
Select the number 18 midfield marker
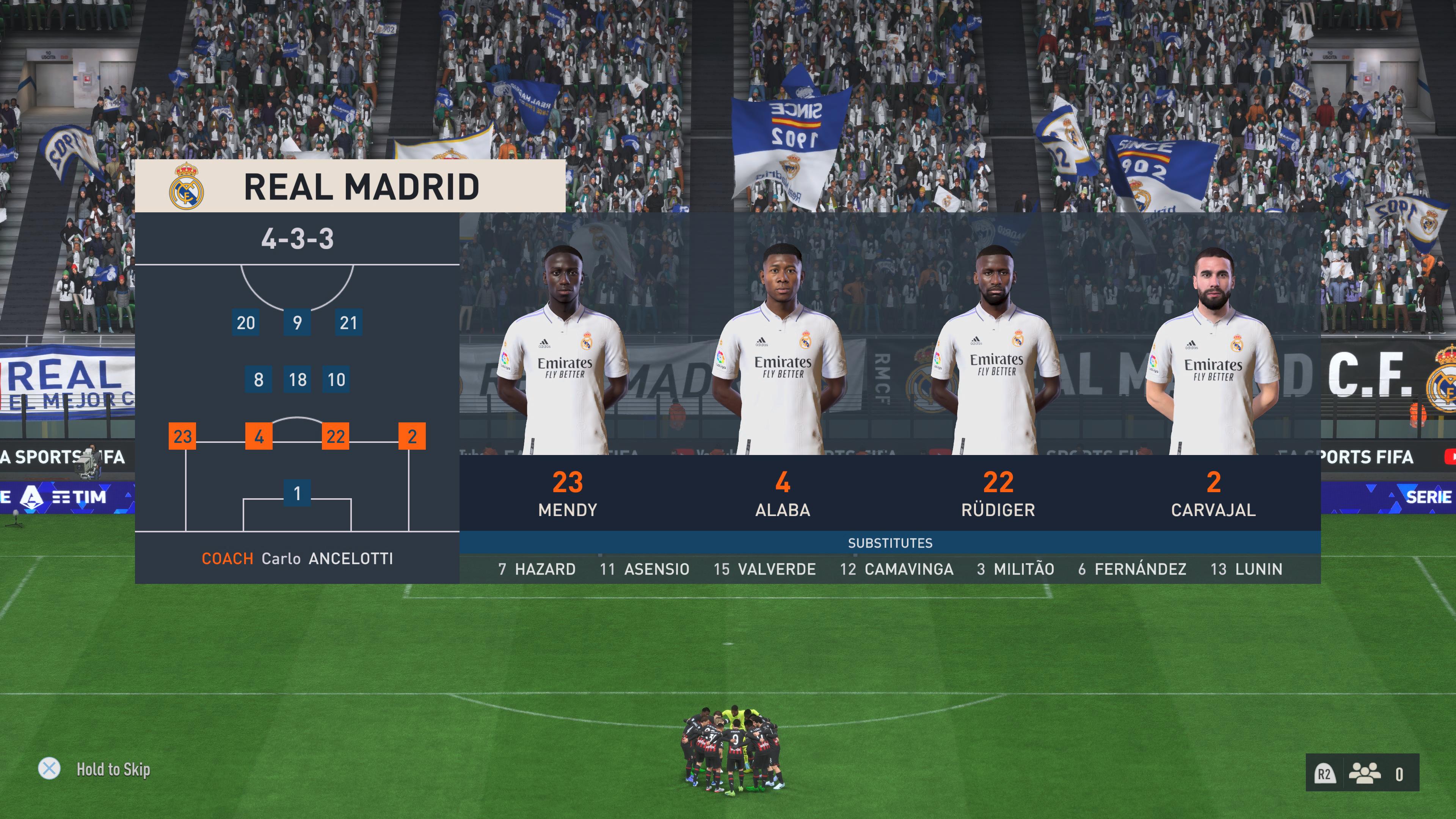[x=298, y=380]
